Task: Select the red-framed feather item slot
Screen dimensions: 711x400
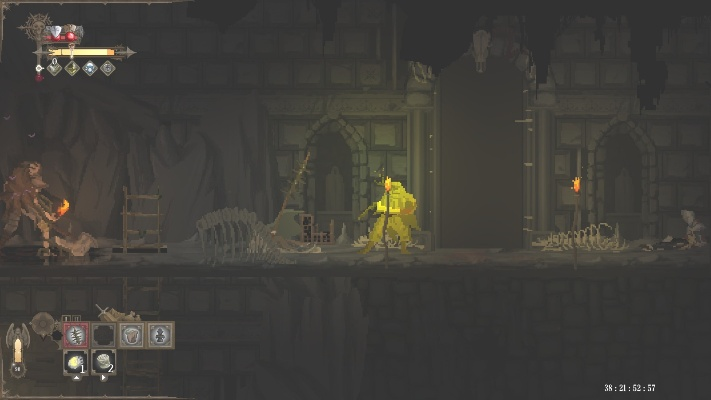Action: coord(76,335)
